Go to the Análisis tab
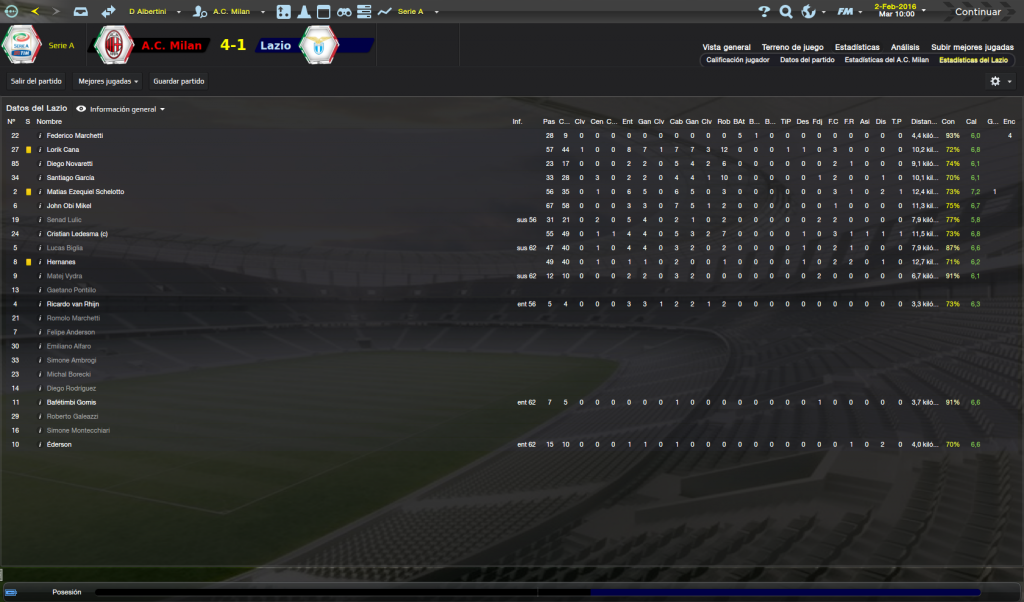 (x=905, y=47)
